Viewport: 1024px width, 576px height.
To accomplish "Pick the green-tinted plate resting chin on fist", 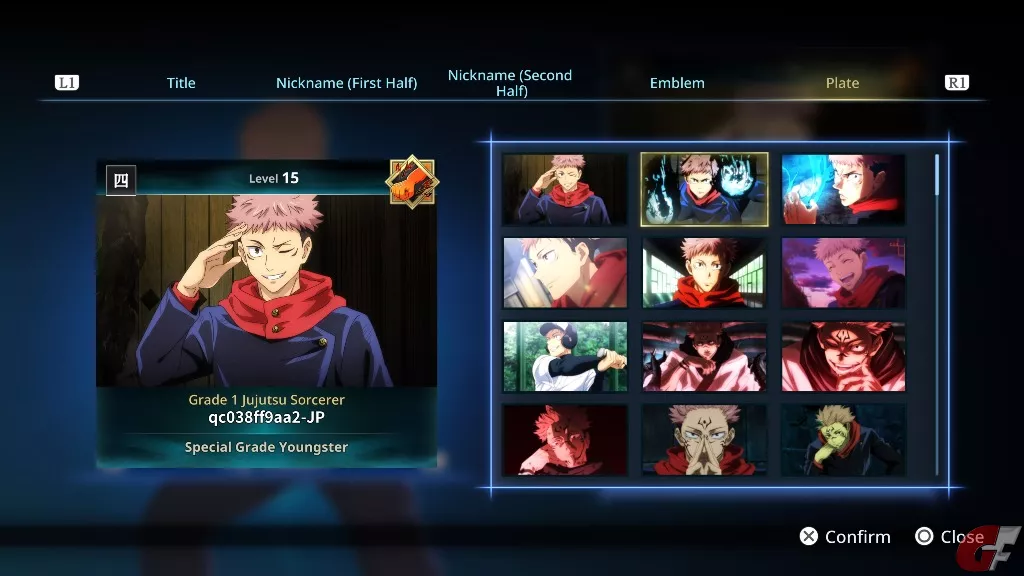I will [843, 439].
